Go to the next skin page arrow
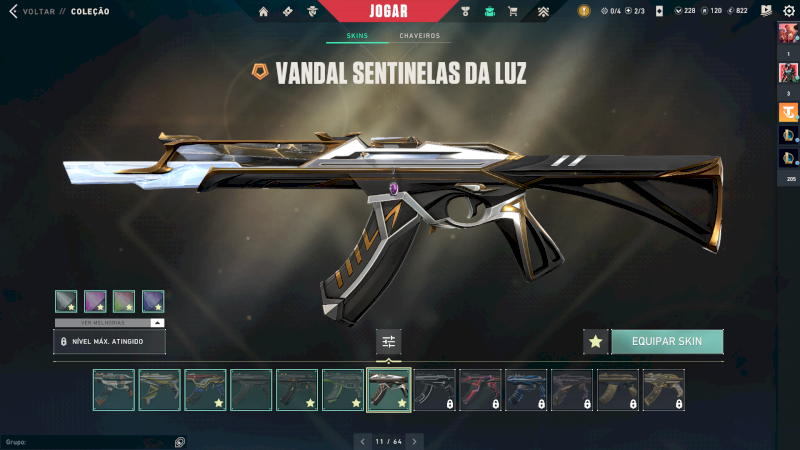Image resolution: width=800 pixels, height=450 pixels. click(415, 440)
